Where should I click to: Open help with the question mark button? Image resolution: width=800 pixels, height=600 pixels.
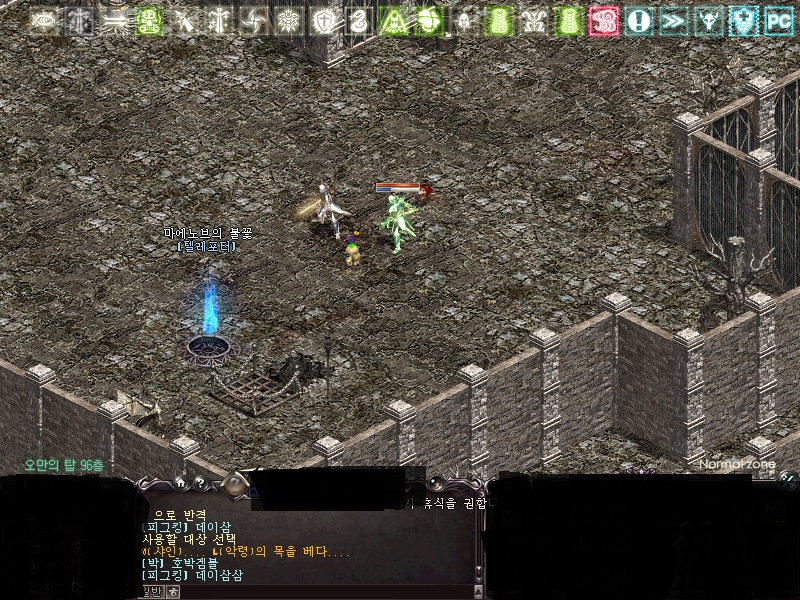coord(200,482)
